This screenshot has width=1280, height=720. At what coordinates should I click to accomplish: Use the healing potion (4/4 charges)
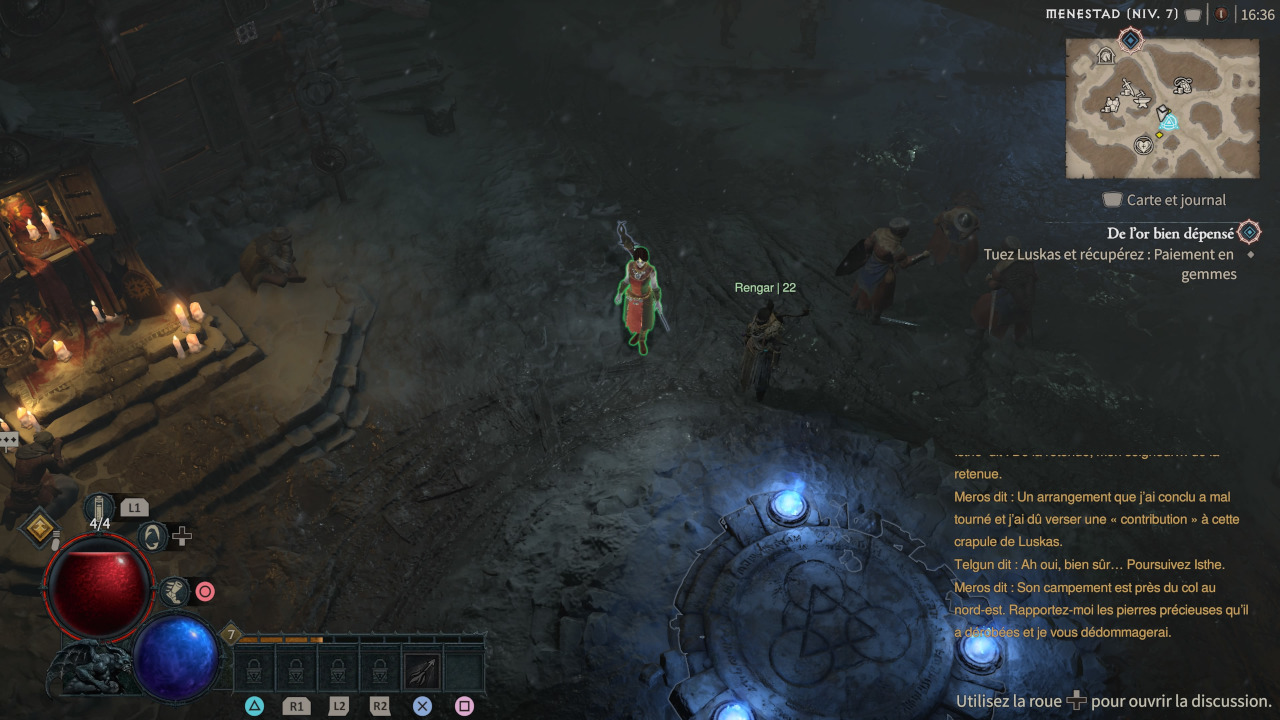click(98, 507)
